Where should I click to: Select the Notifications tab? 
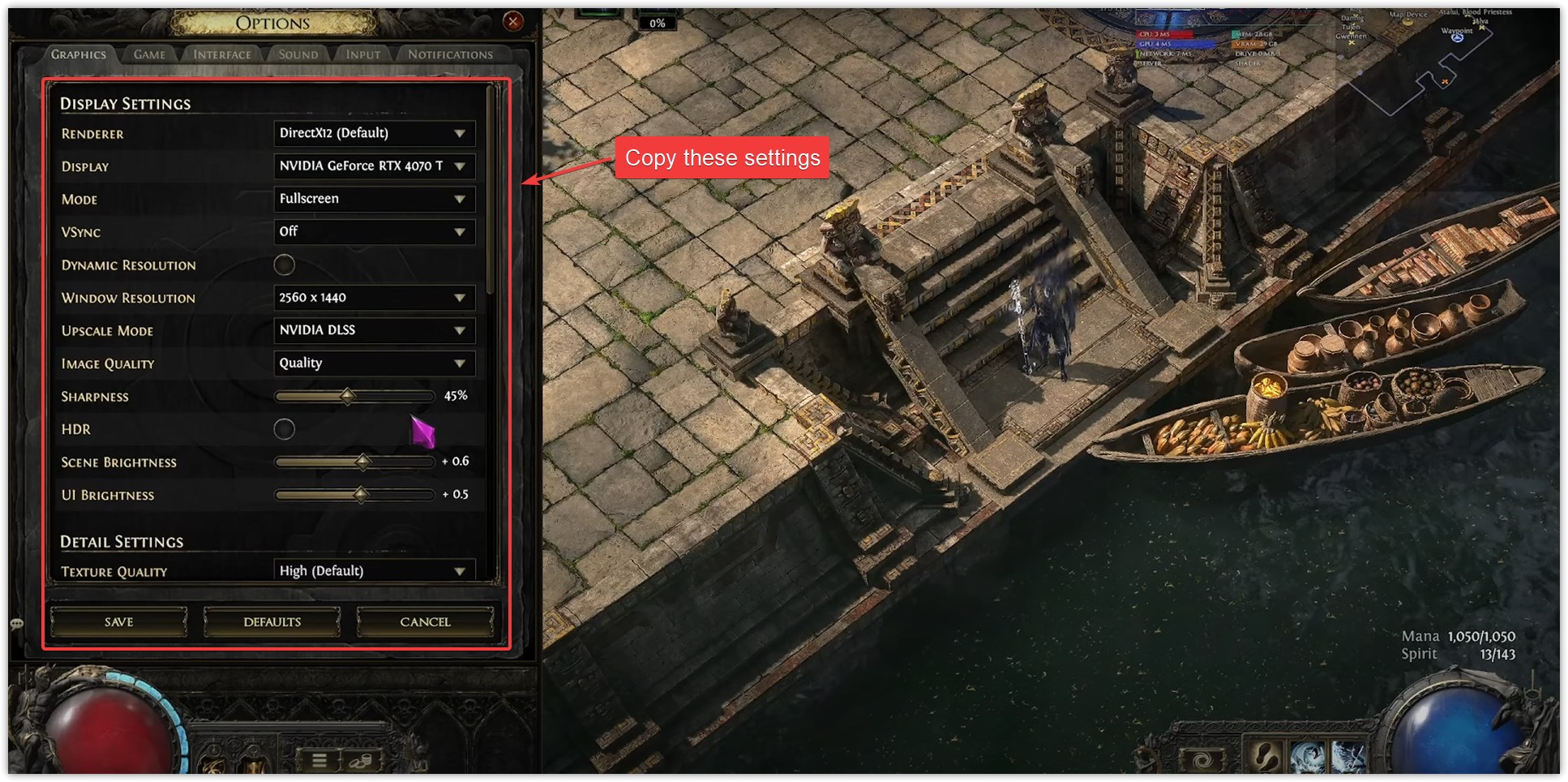point(450,54)
